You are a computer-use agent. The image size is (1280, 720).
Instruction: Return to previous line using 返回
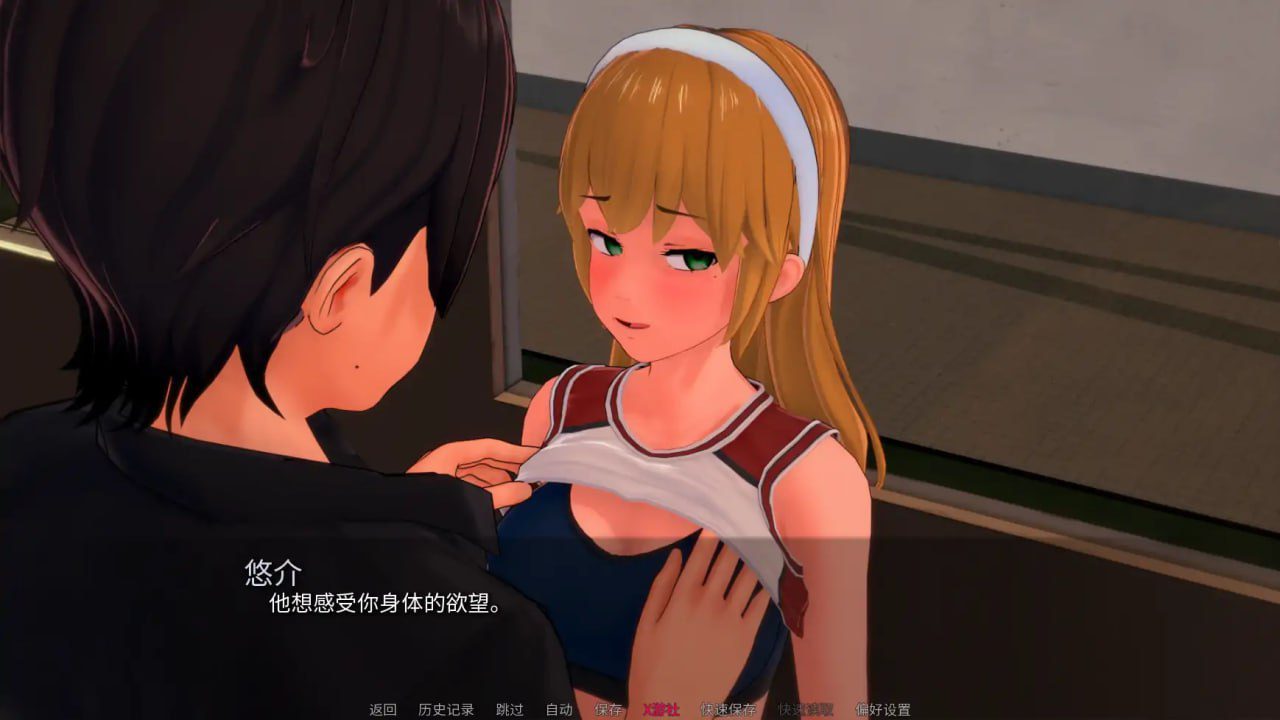point(382,709)
